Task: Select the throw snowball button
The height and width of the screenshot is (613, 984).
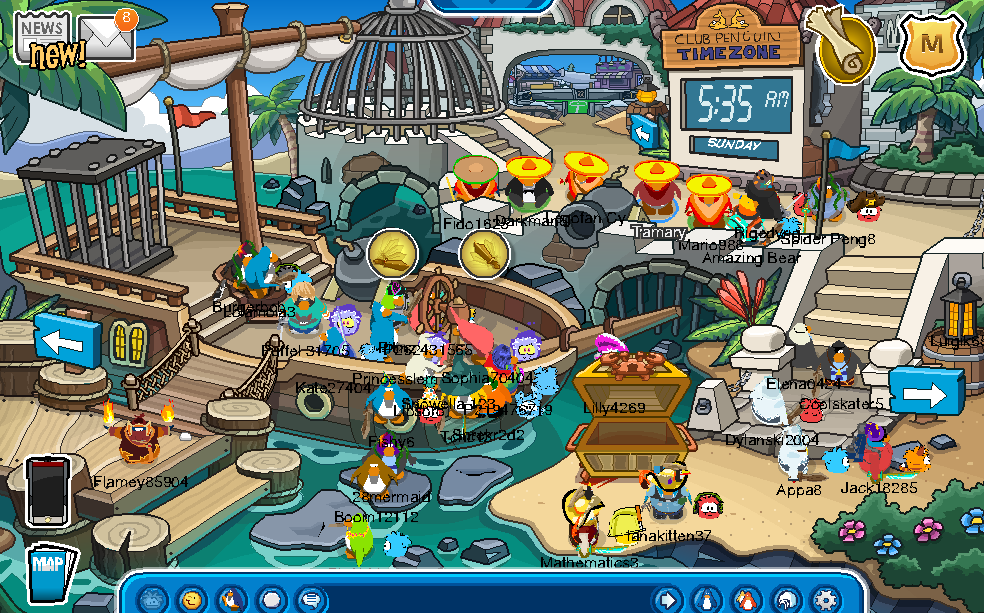Action: coord(272,599)
